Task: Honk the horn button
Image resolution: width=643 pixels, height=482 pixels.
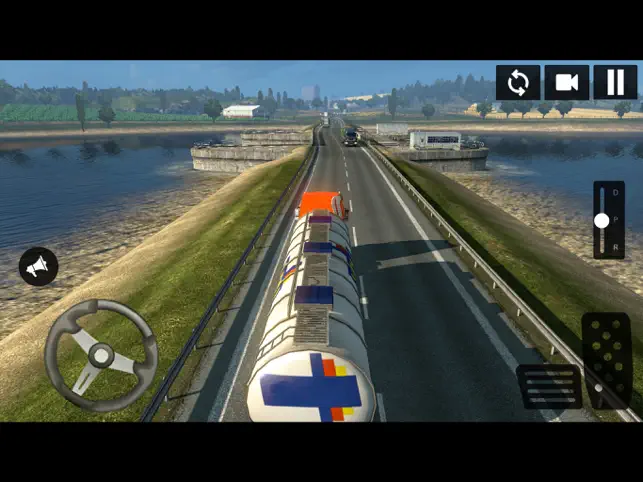Action: pos(38,266)
